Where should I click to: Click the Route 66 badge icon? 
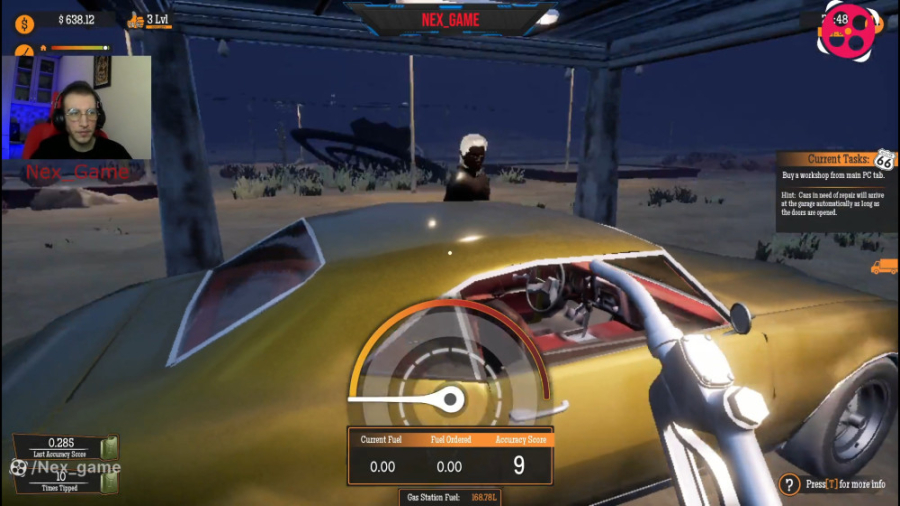pyautogui.click(x=884, y=160)
